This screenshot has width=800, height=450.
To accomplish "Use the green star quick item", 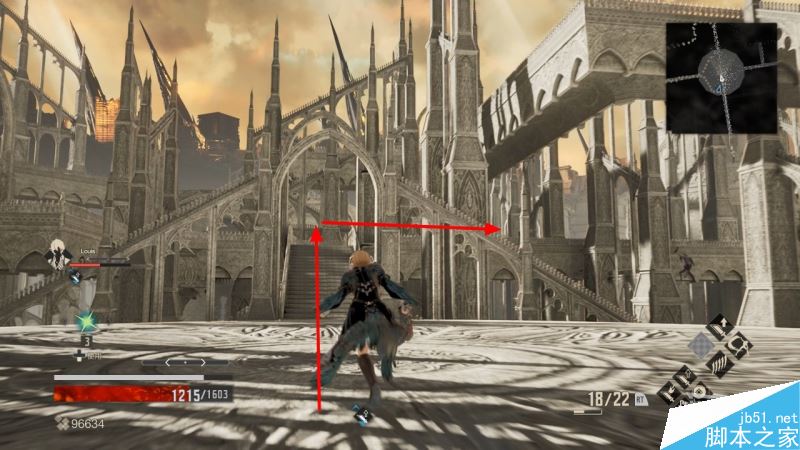I will (87, 323).
